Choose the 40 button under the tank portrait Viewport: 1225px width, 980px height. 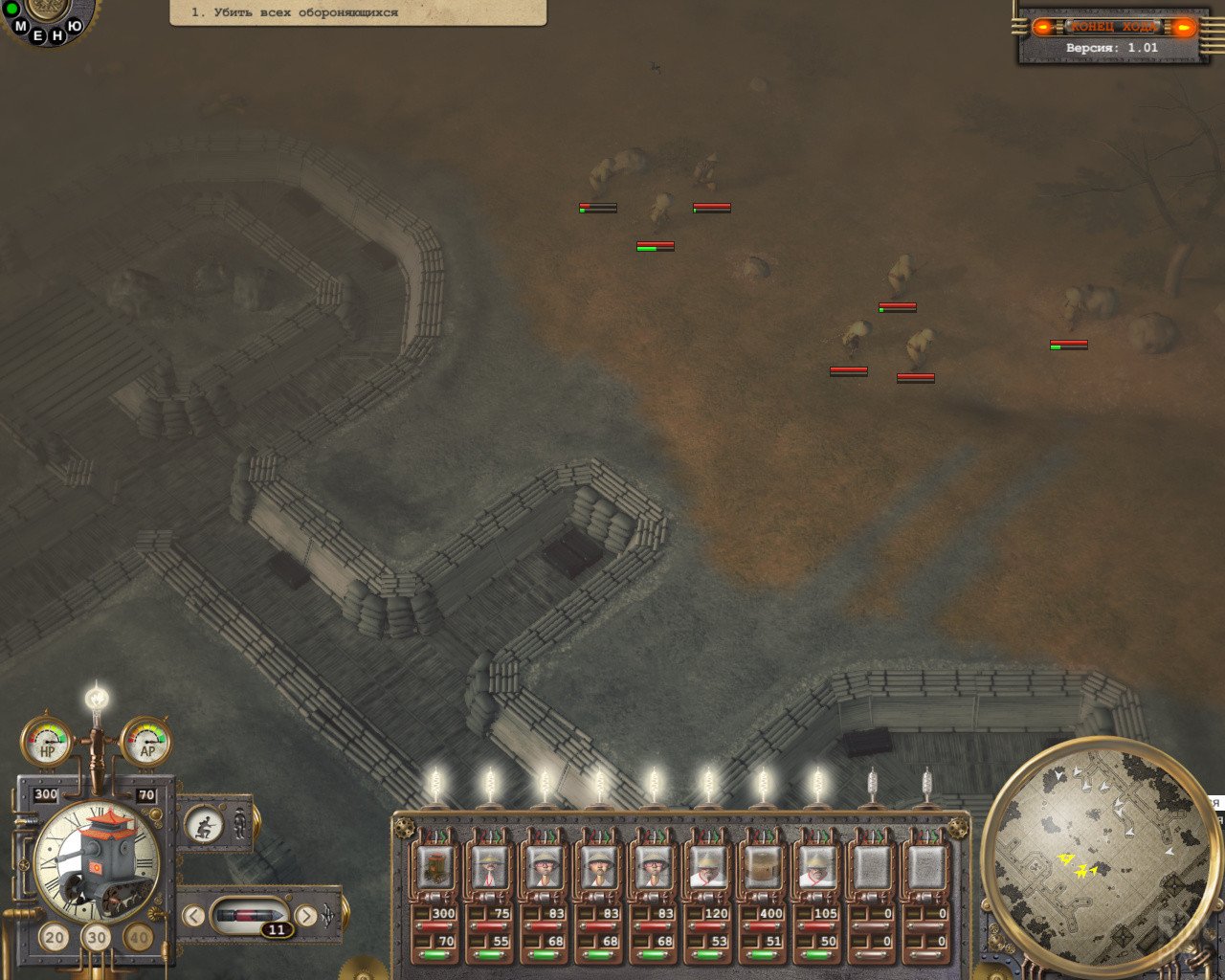tap(139, 937)
